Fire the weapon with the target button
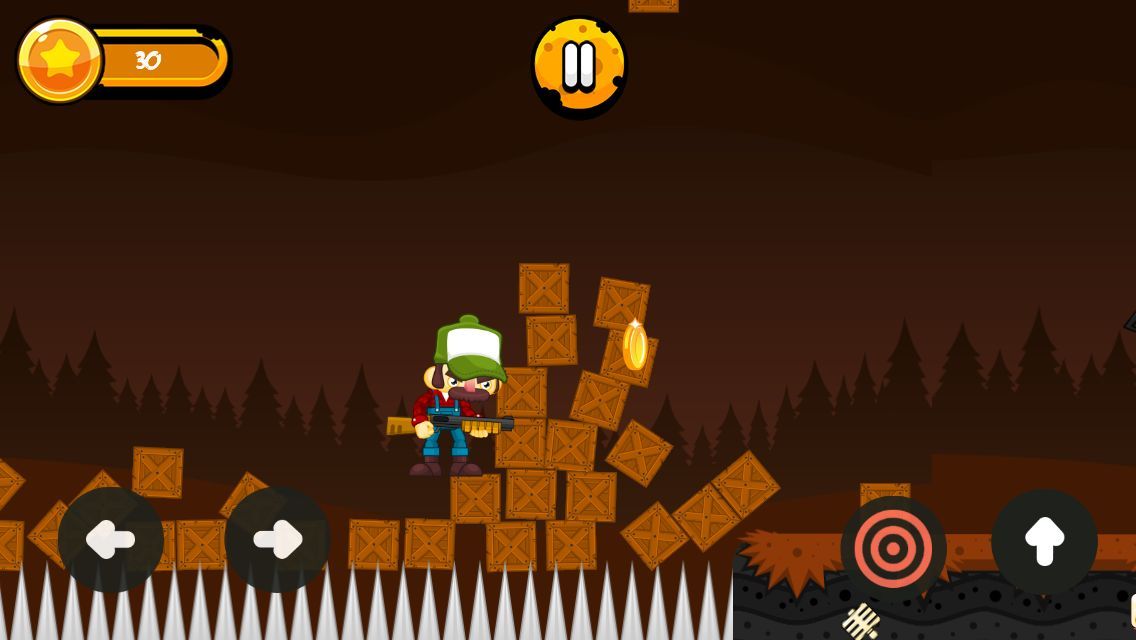Image resolution: width=1136 pixels, height=640 pixels. click(x=893, y=548)
